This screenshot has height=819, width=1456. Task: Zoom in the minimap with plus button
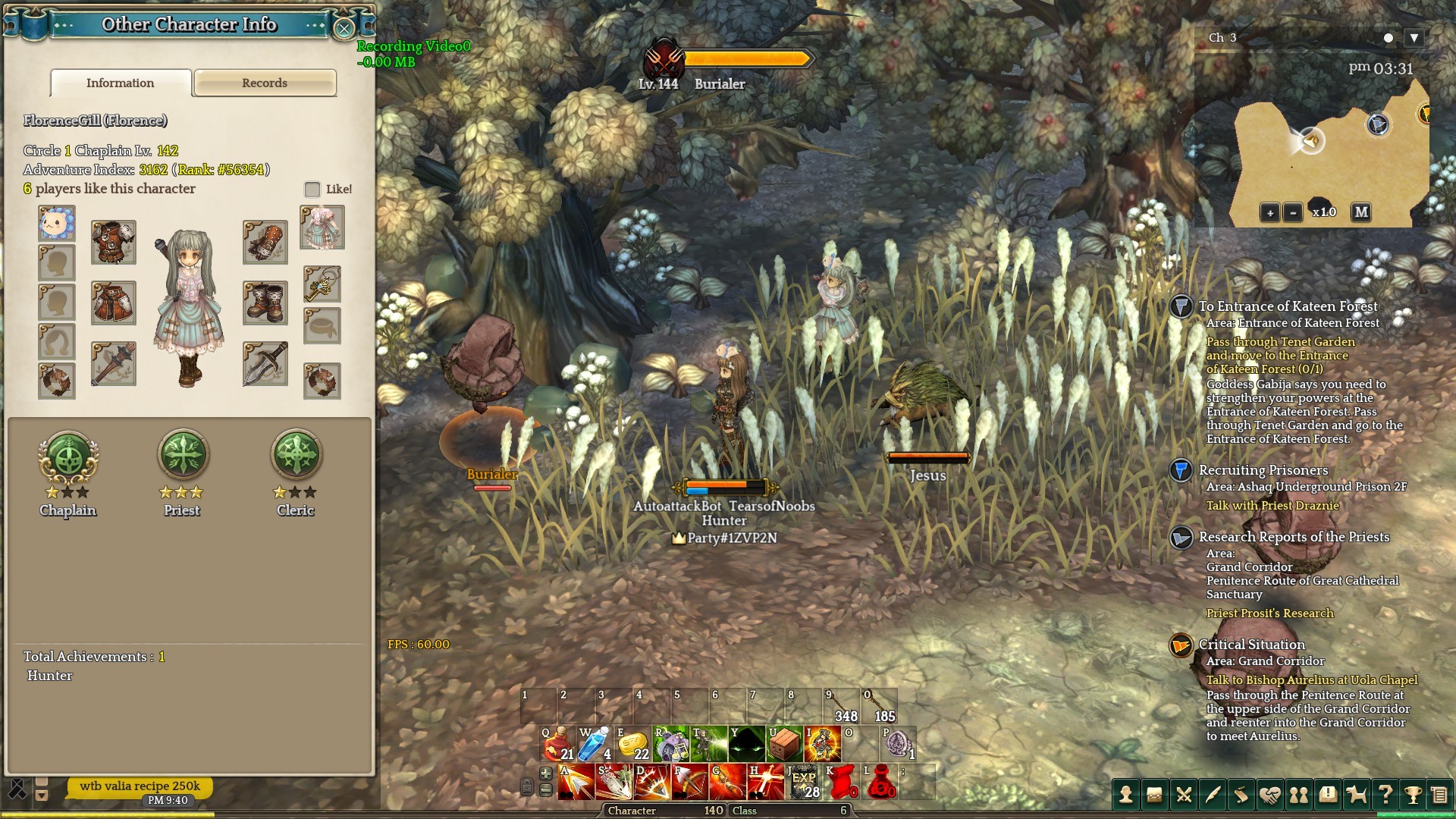coord(1269,213)
